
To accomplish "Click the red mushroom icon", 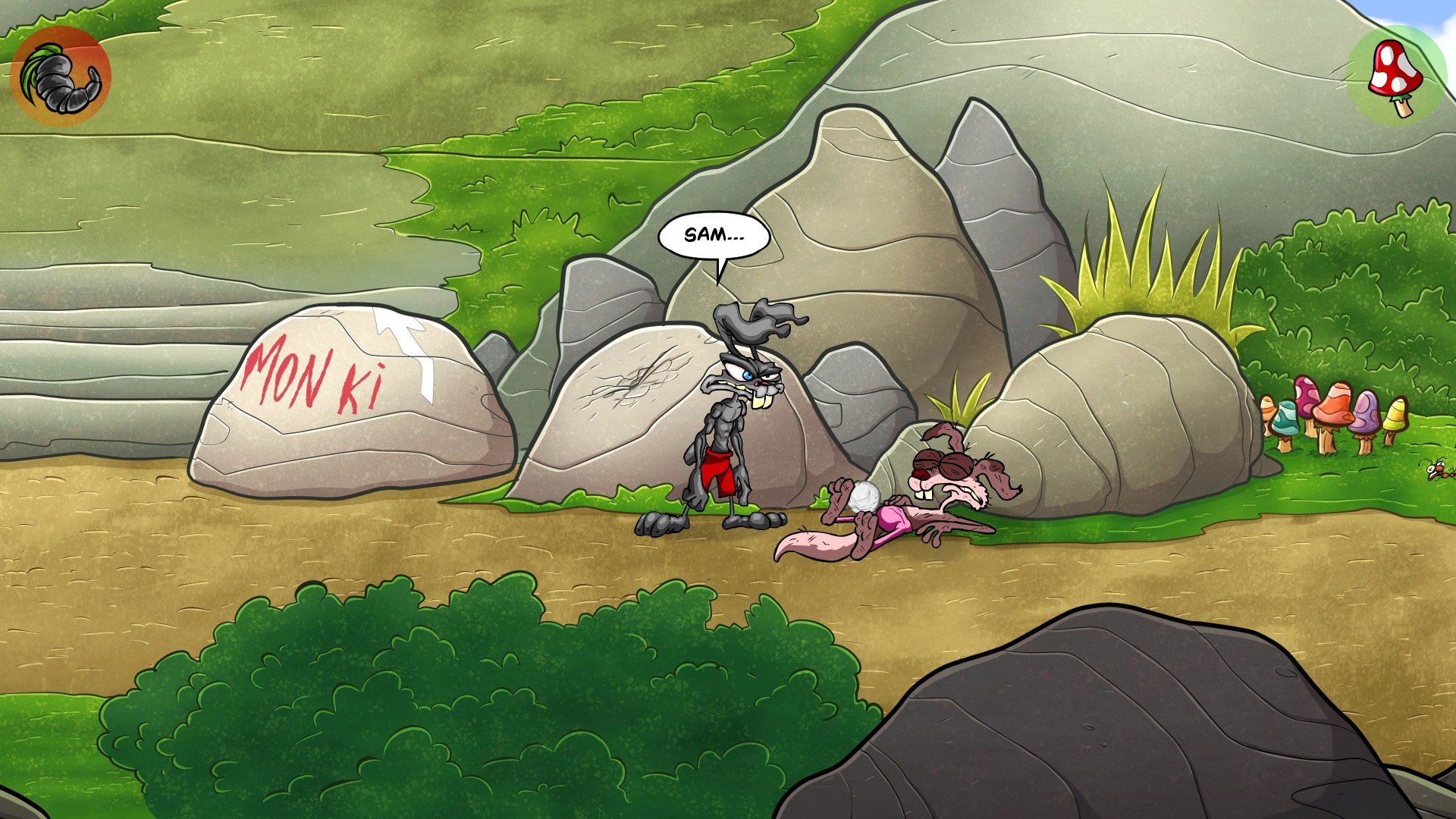I will coord(1395,76).
